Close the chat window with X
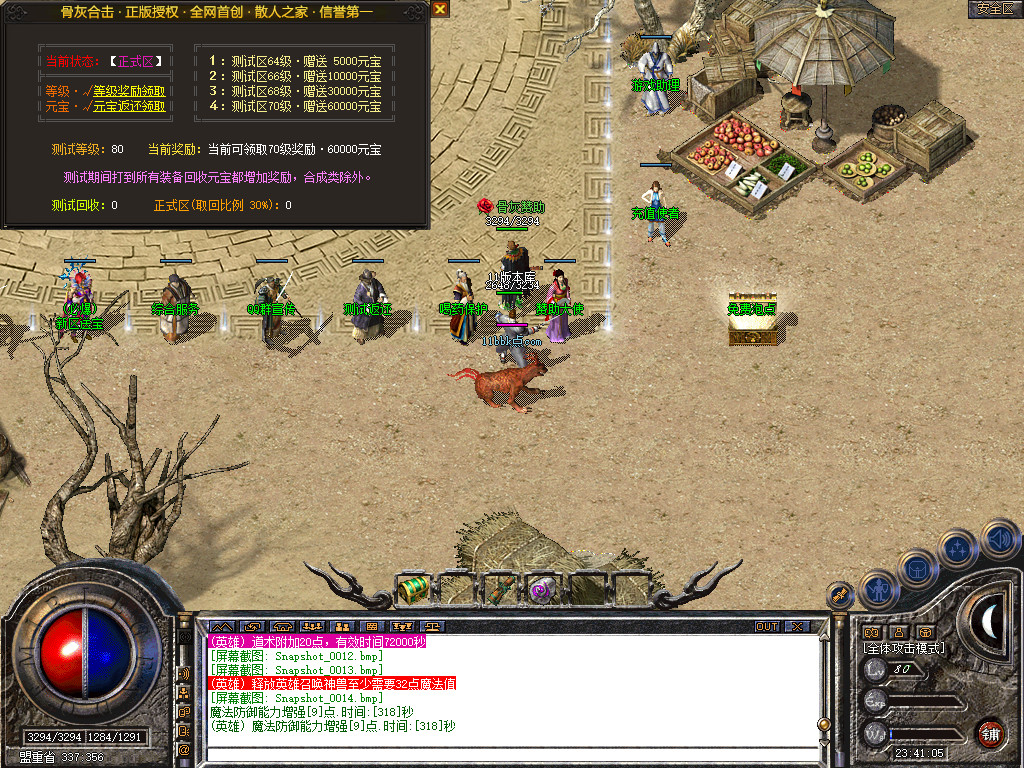Image resolution: width=1024 pixels, height=768 pixels. click(797, 627)
